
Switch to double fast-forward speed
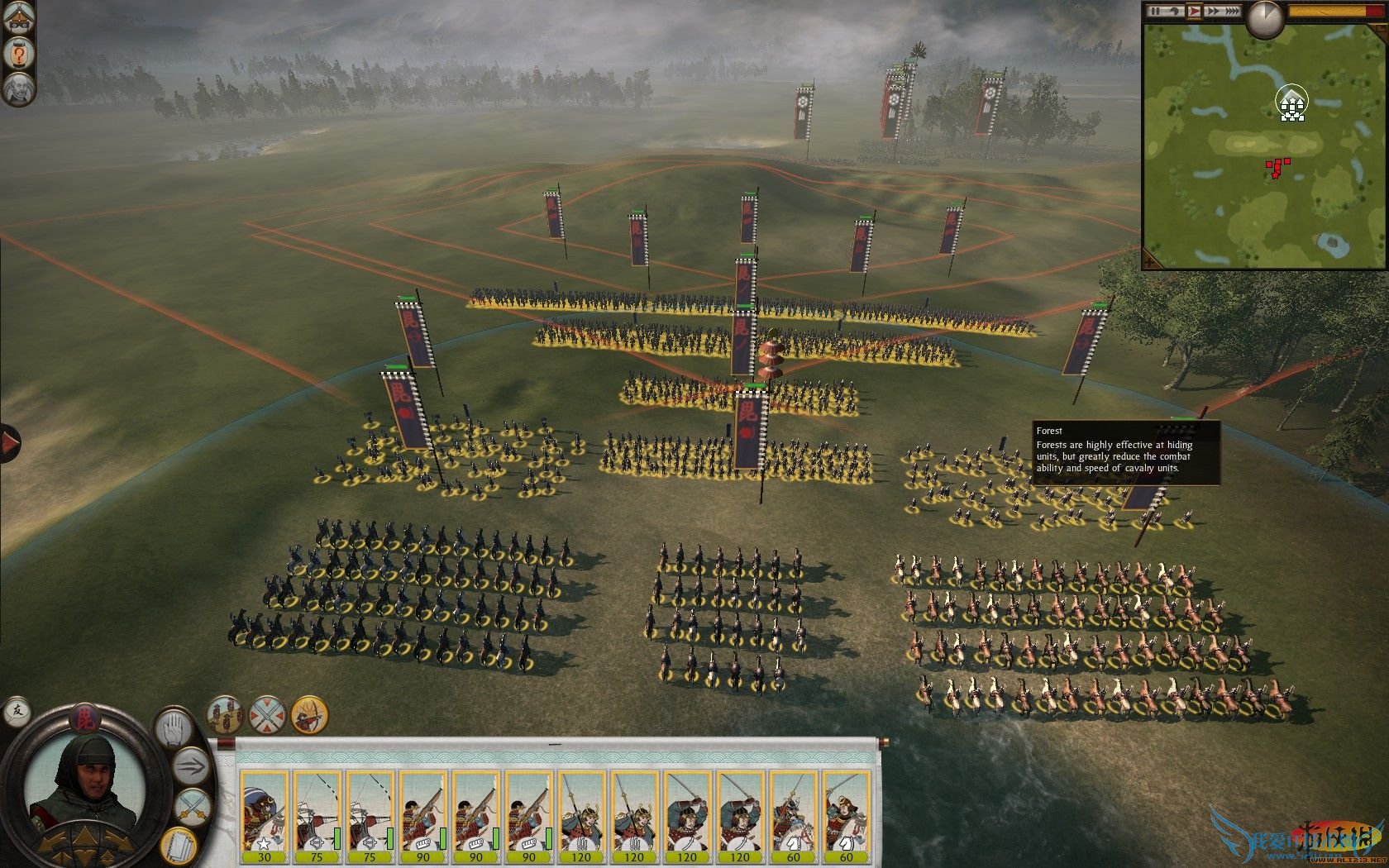coord(1214,11)
